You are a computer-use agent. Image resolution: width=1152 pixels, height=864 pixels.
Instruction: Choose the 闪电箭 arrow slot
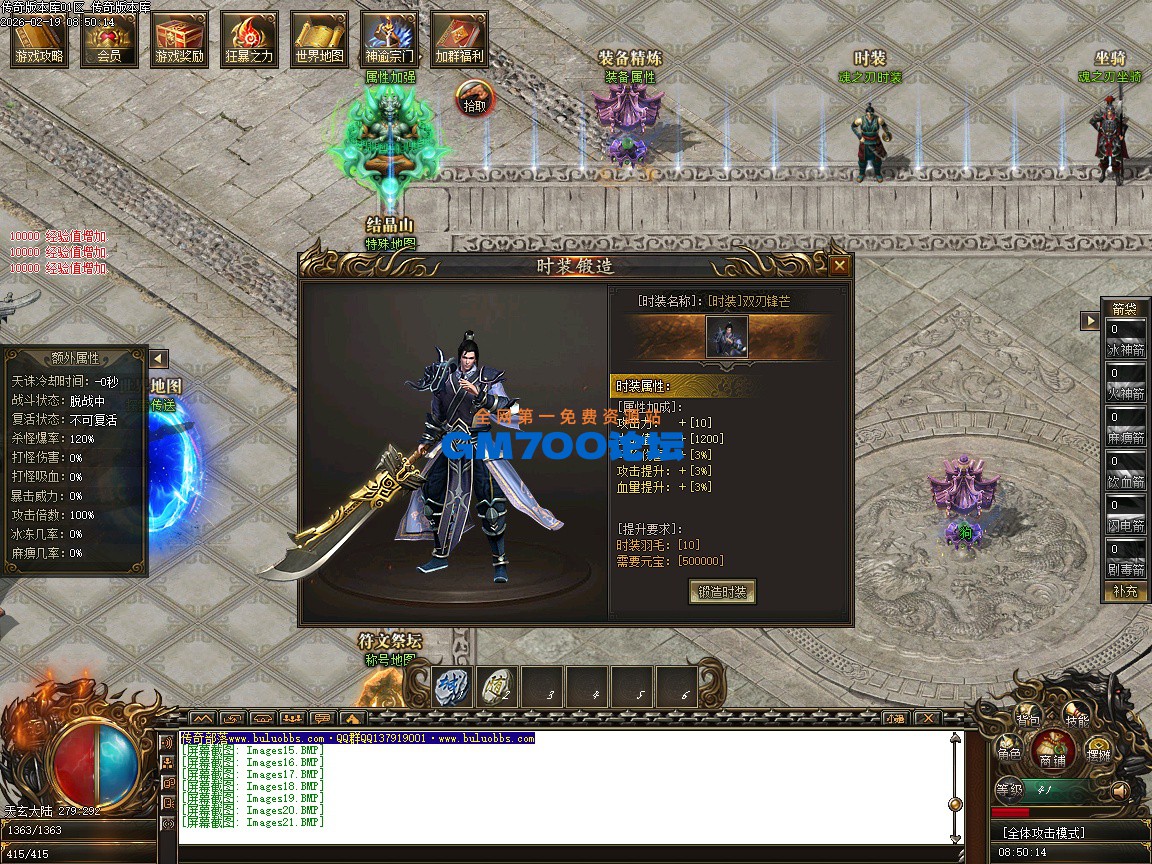1125,513
